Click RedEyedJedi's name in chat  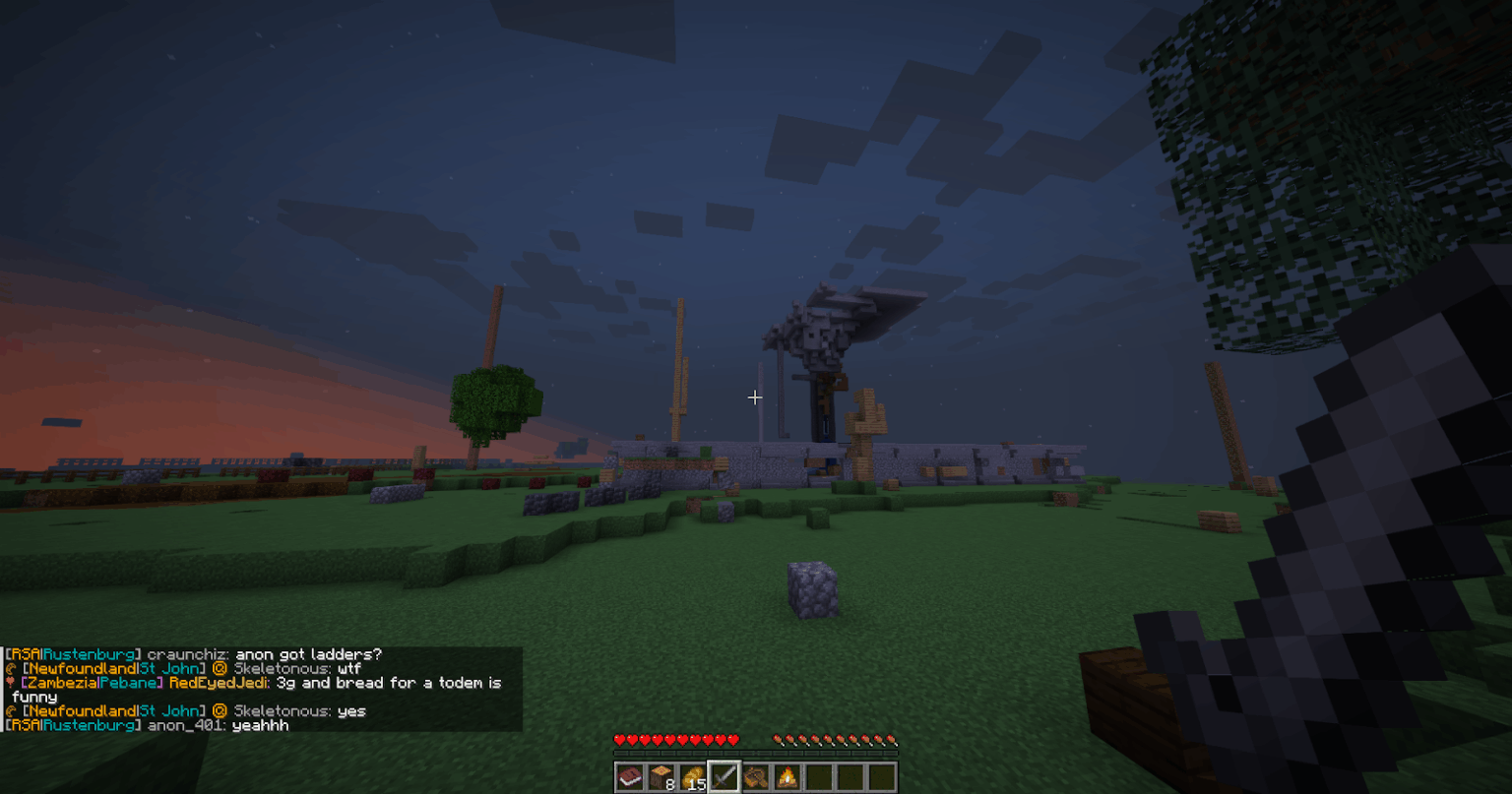(x=218, y=683)
